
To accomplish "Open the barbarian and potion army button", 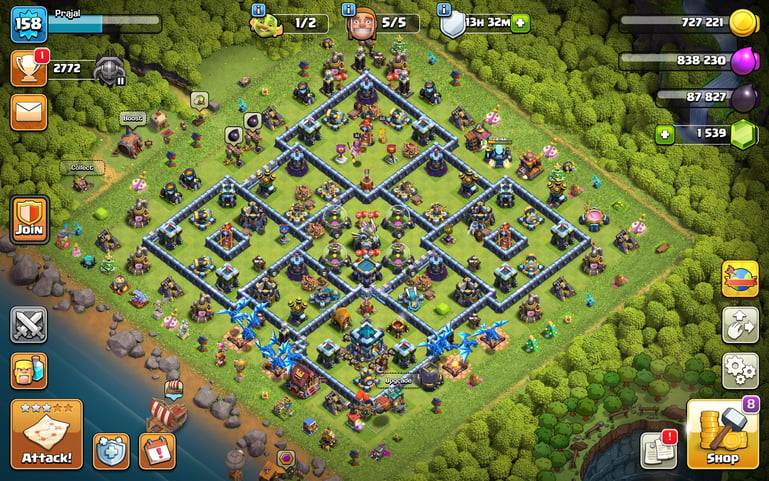I will tap(29, 372).
